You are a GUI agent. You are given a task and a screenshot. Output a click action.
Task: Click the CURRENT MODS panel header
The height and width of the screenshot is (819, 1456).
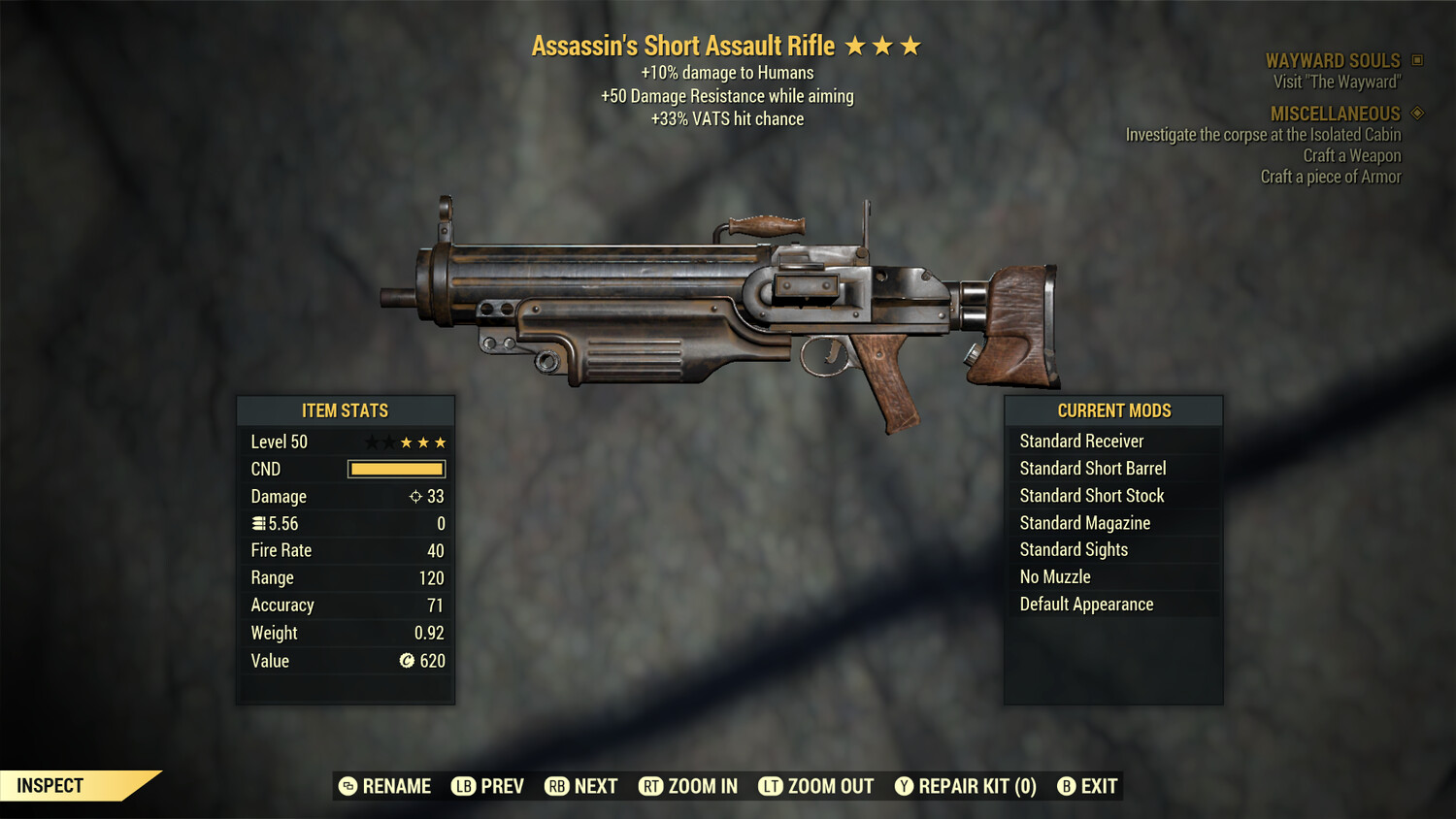tap(1112, 409)
